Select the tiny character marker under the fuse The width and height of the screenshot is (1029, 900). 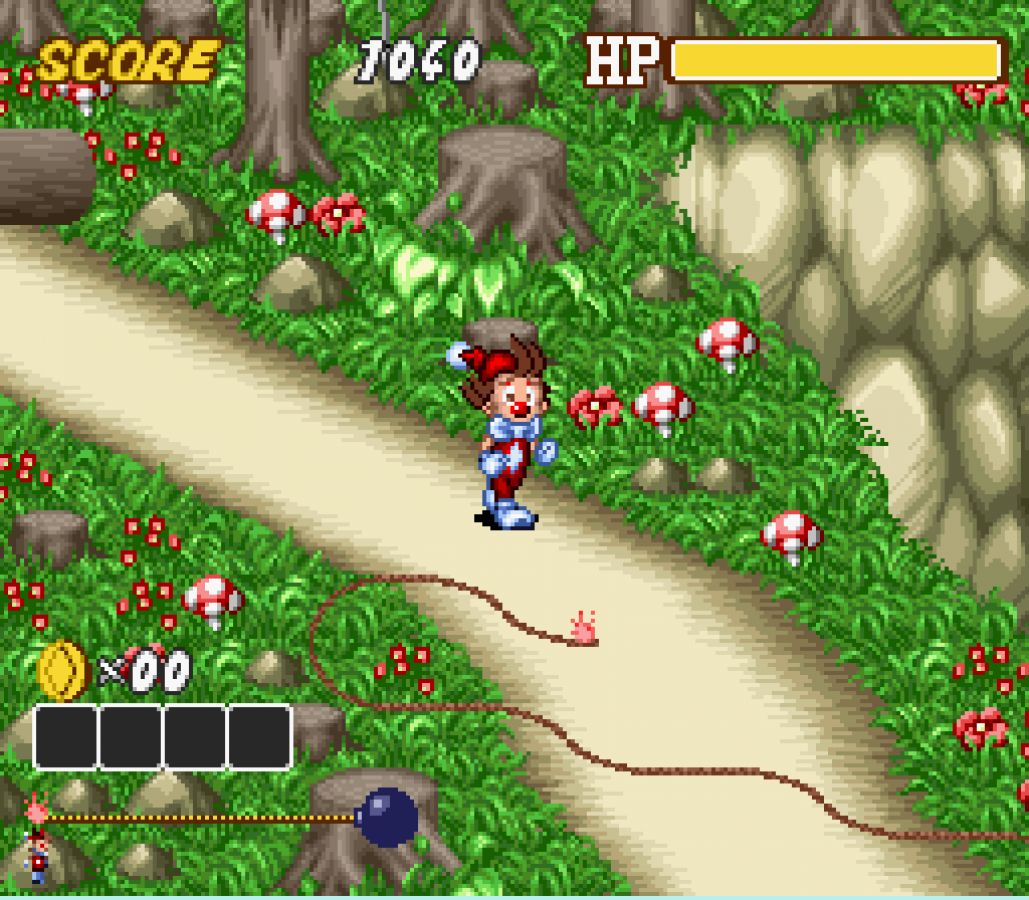[x=38, y=856]
